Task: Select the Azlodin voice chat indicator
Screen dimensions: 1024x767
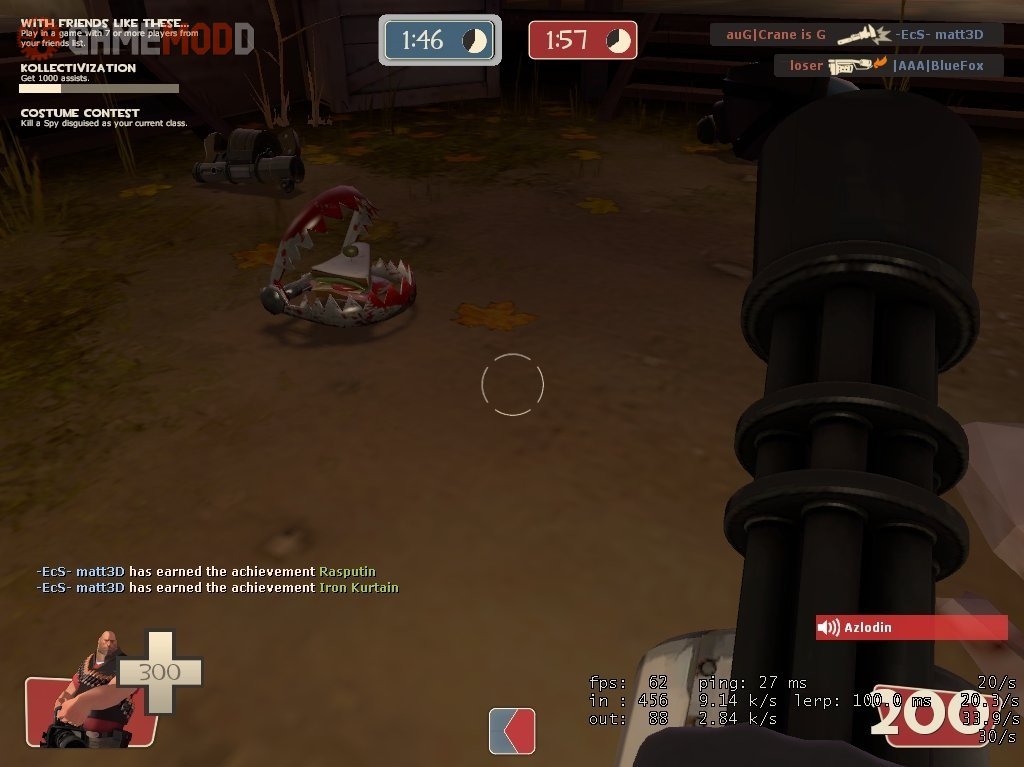Action: 911,628
